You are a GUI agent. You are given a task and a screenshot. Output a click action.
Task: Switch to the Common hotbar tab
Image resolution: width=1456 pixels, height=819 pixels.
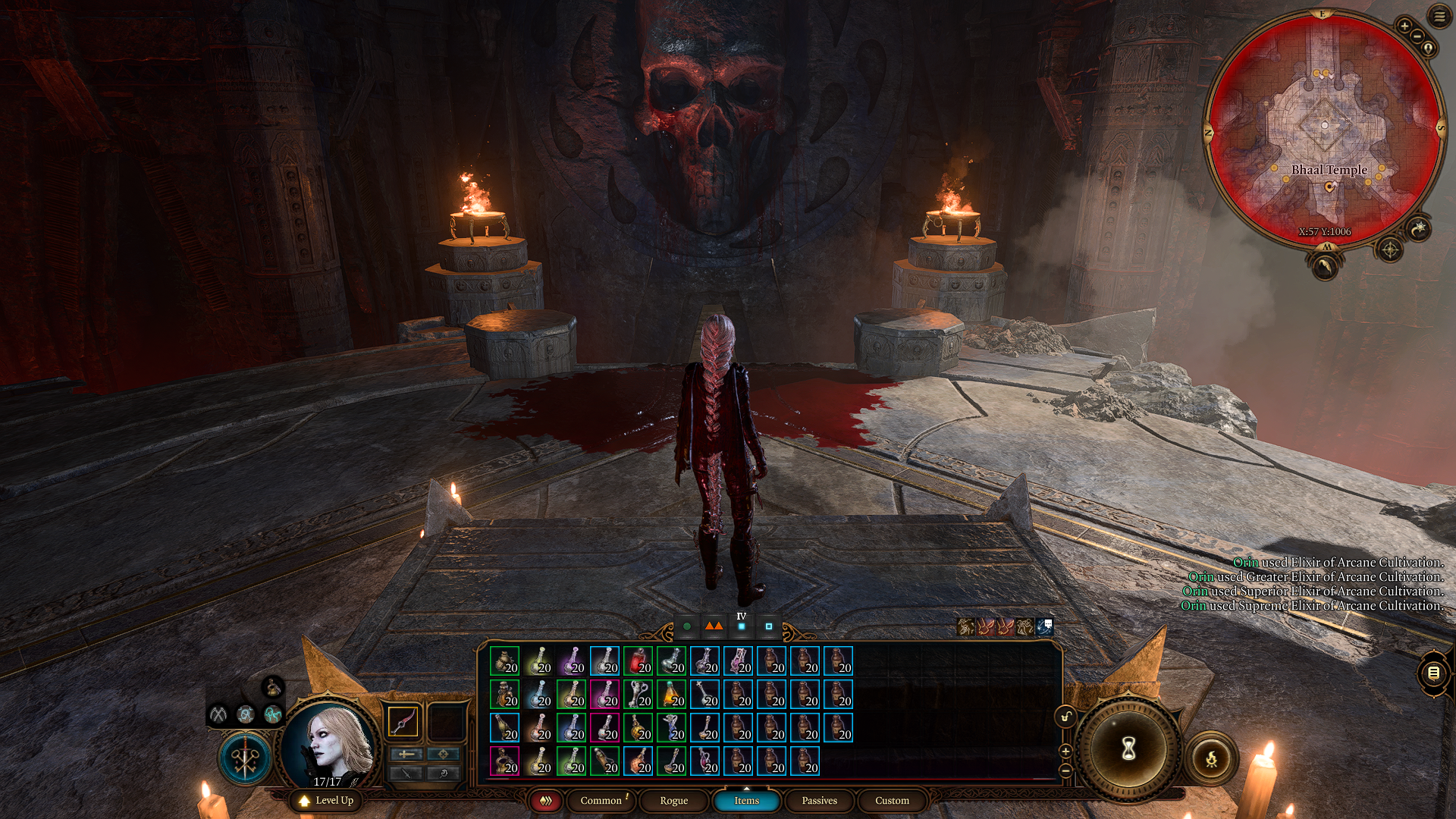601,800
